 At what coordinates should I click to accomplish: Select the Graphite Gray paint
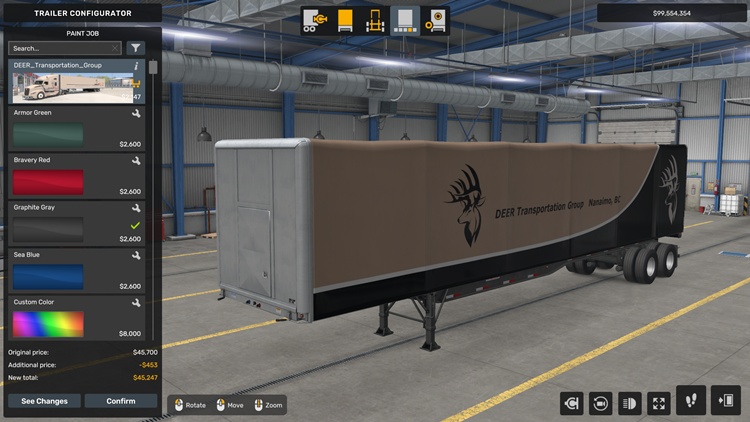click(76, 224)
